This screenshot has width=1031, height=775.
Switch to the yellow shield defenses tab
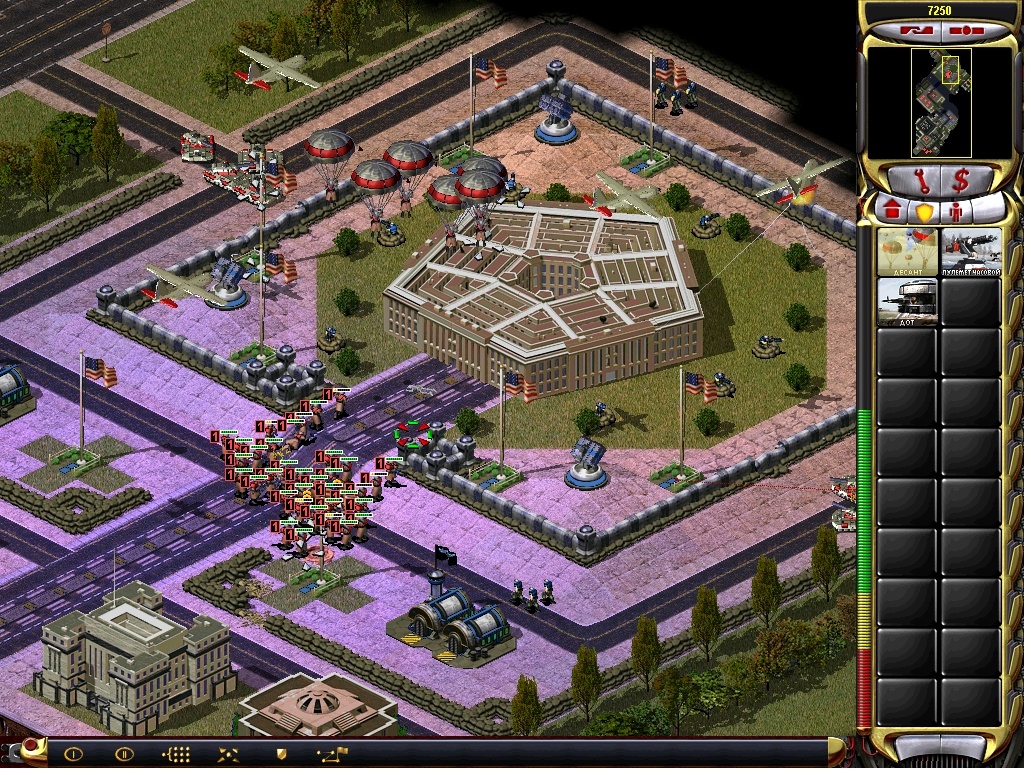(925, 213)
